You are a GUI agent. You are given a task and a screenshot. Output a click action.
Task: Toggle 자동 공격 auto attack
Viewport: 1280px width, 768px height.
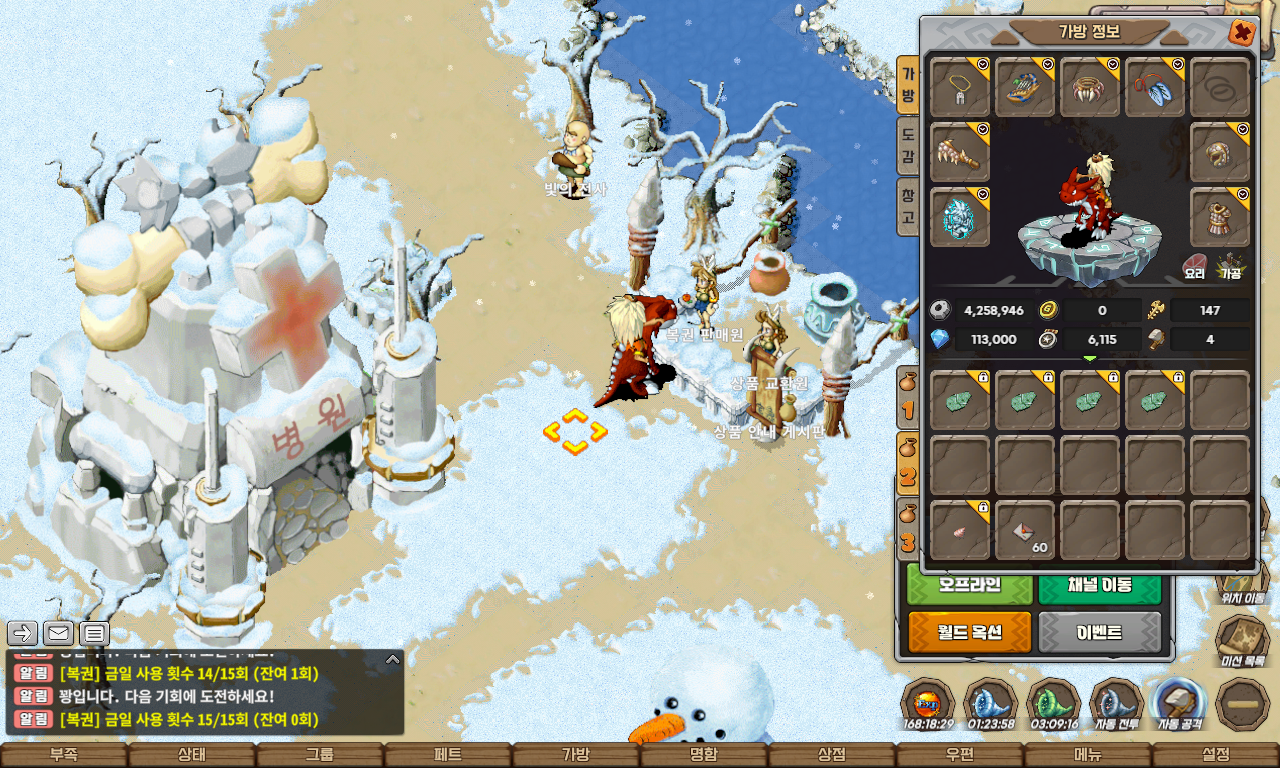[1180, 704]
